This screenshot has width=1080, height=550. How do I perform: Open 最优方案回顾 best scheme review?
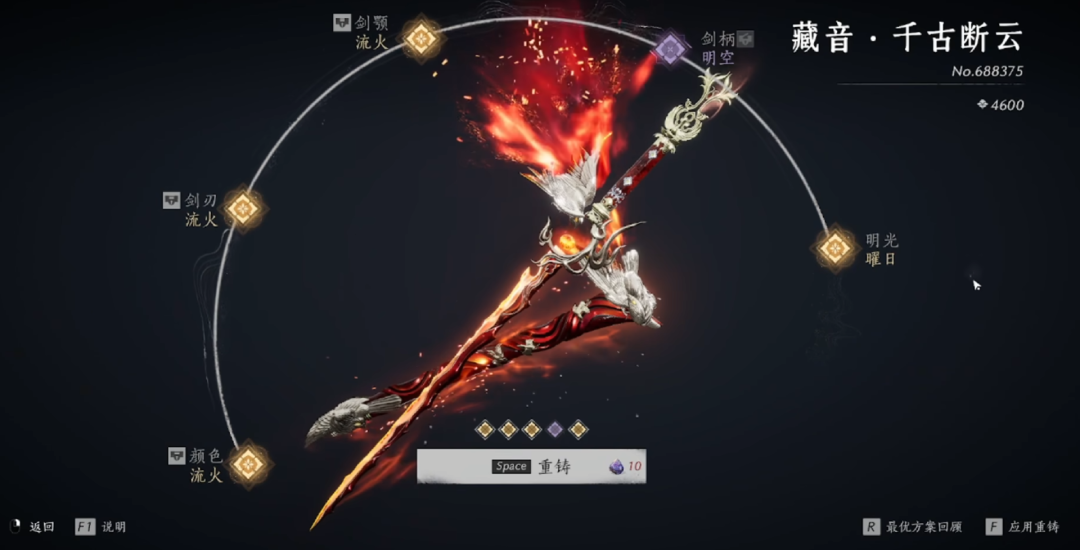point(913,527)
